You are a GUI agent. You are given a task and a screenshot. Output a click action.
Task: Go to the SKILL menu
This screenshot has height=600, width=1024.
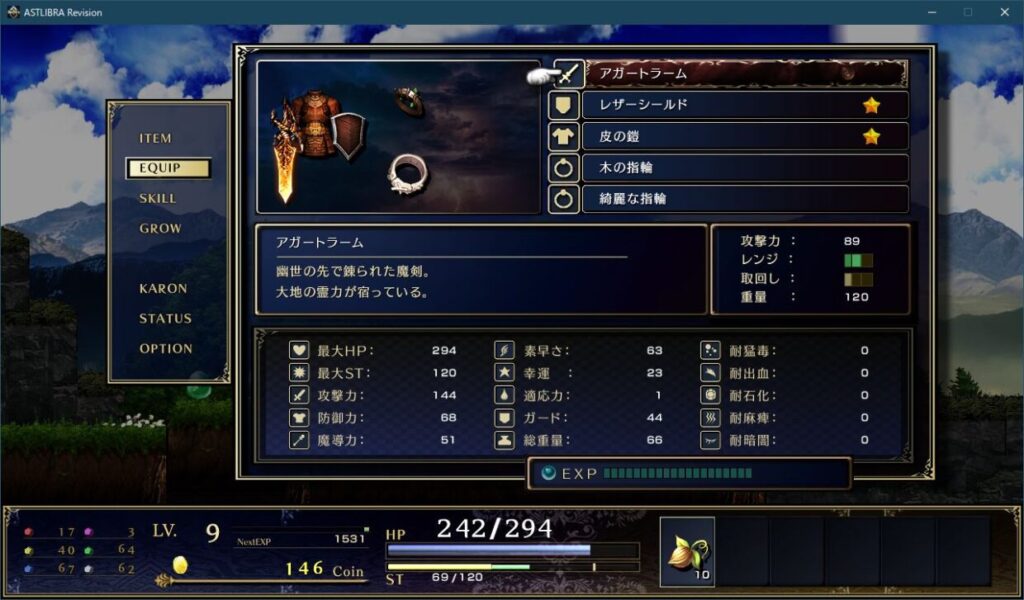158,198
